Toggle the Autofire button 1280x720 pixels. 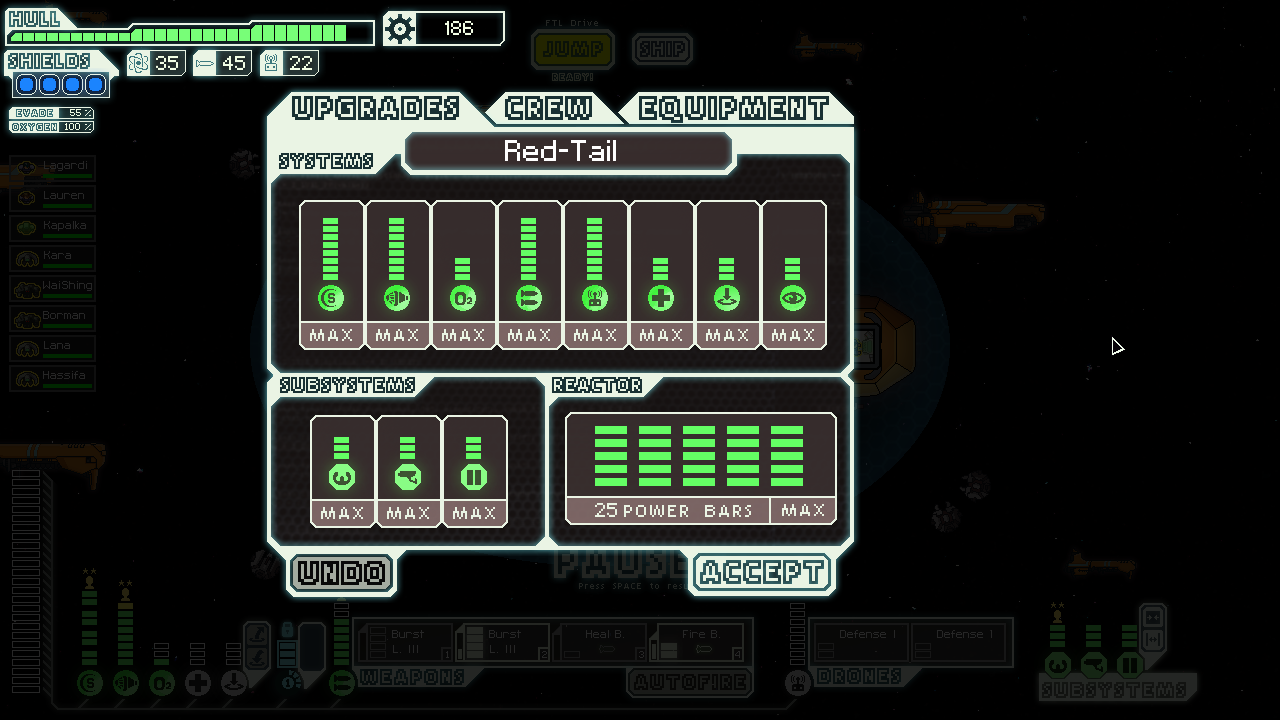pyautogui.click(x=690, y=683)
